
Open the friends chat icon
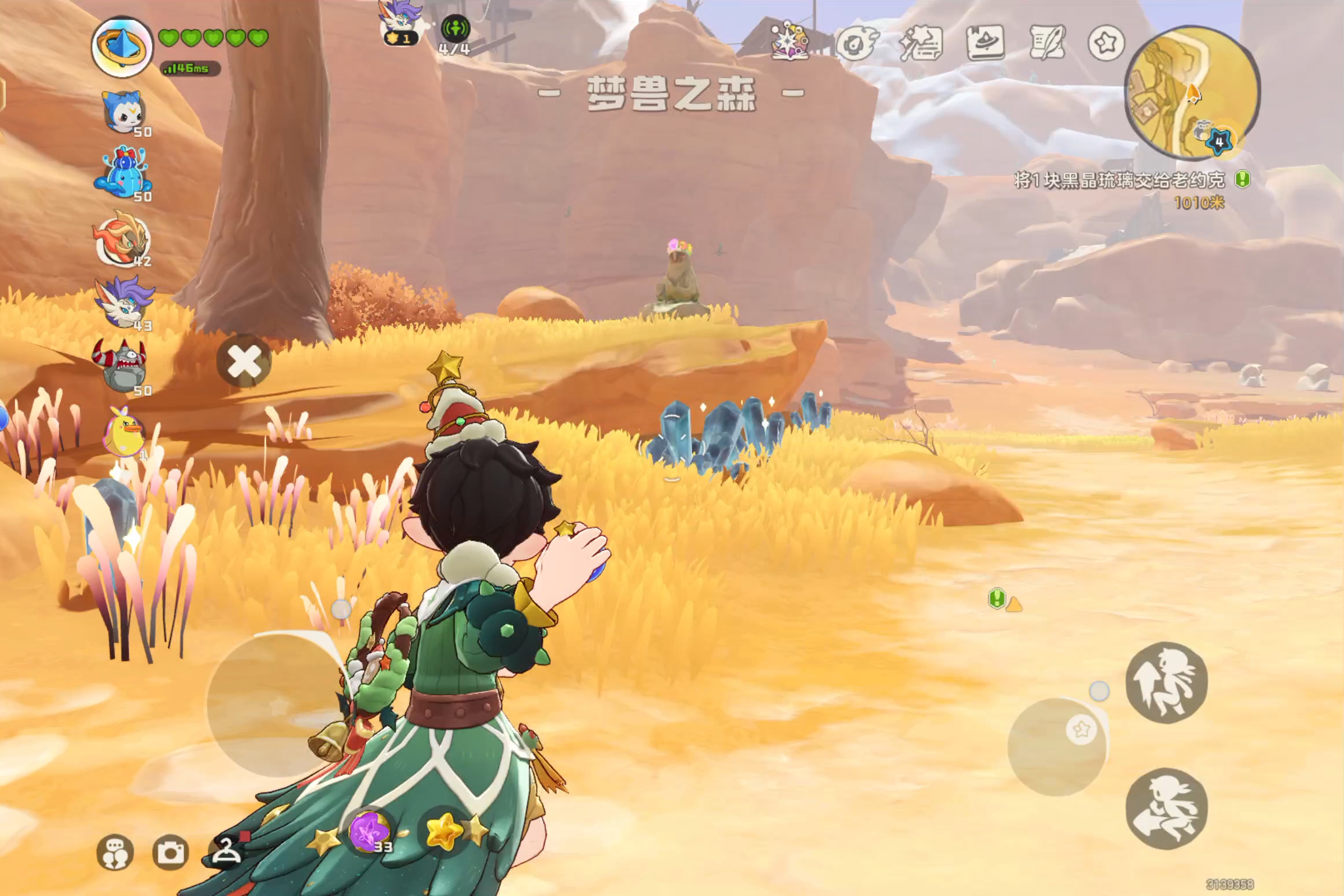[x=115, y=852]
